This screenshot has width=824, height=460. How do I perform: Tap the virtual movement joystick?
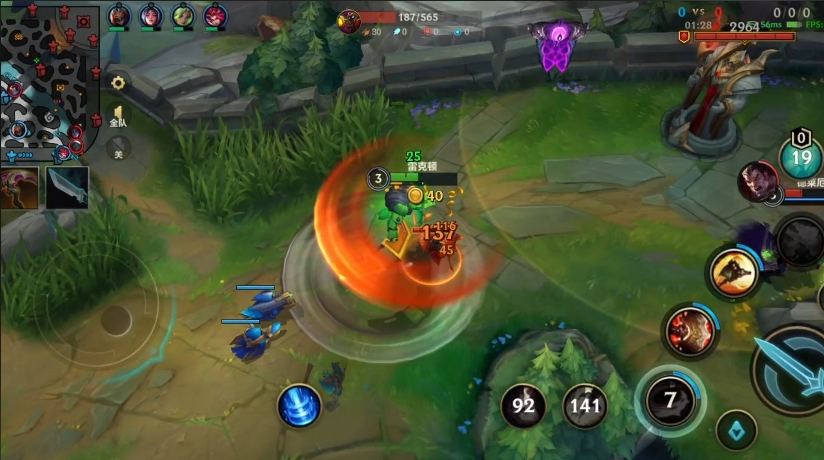[x=115, y=320]
